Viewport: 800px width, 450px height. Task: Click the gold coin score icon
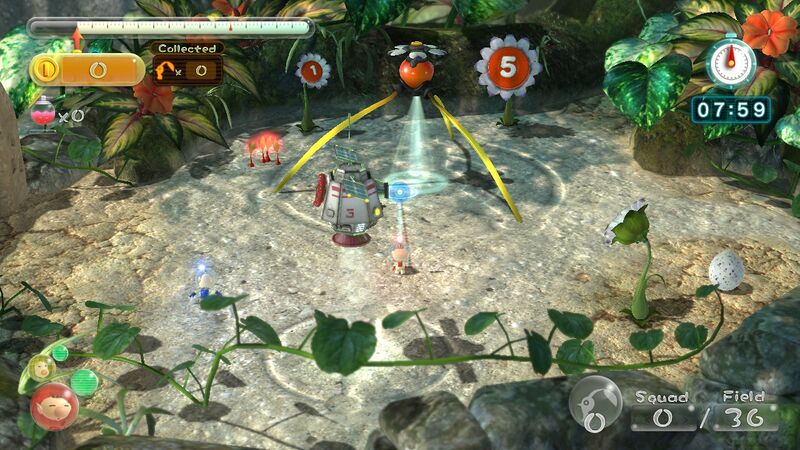[x=46, y=69]
